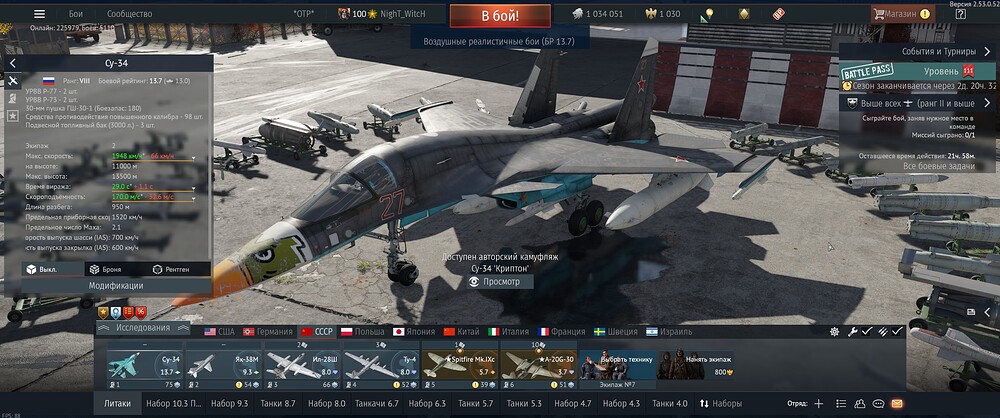Open the Battle Pass level panel
The height and width of the screenshot is (418, 1000).
click(917, 72)
